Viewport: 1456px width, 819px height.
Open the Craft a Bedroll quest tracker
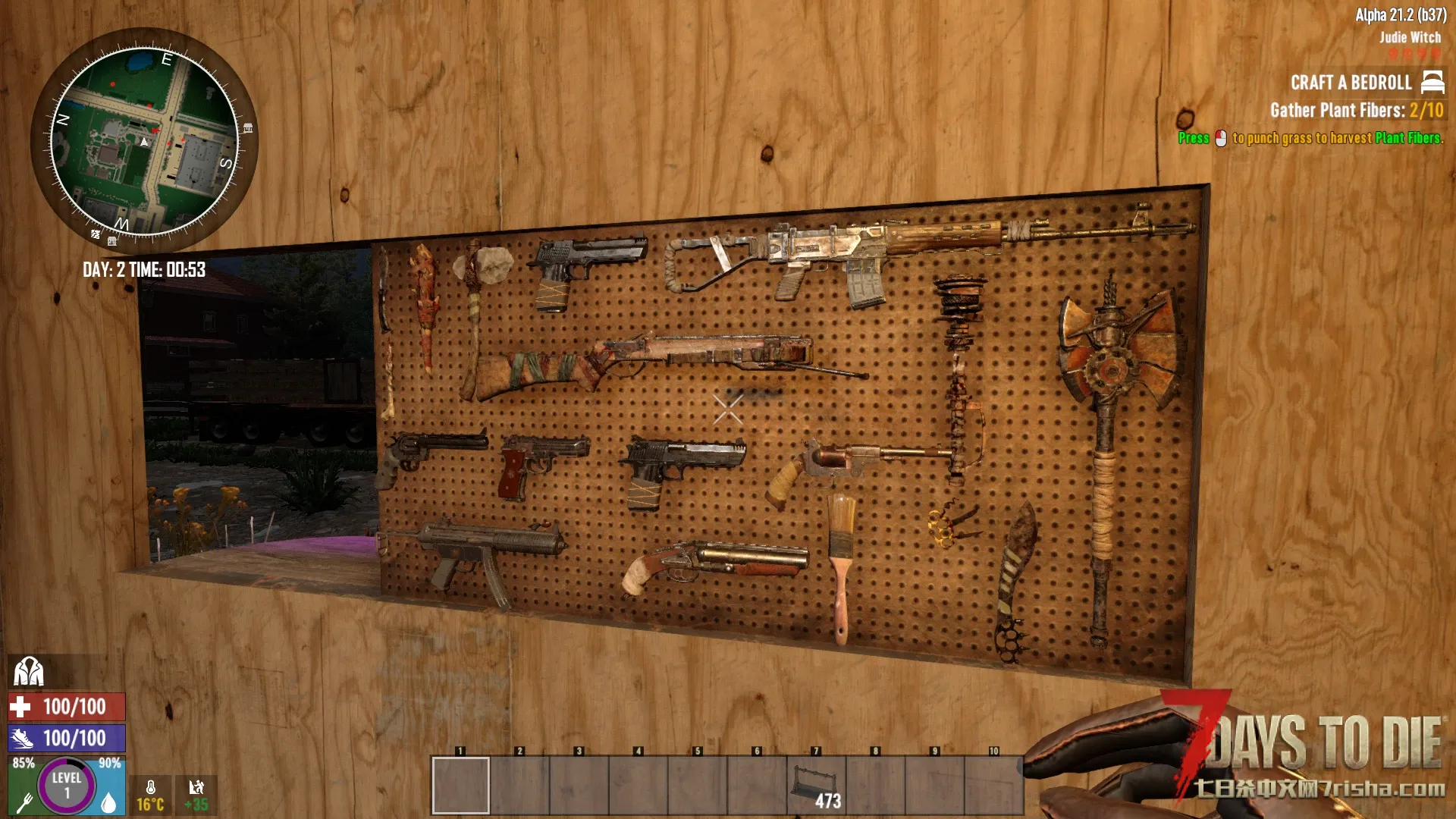point(1351,83)
